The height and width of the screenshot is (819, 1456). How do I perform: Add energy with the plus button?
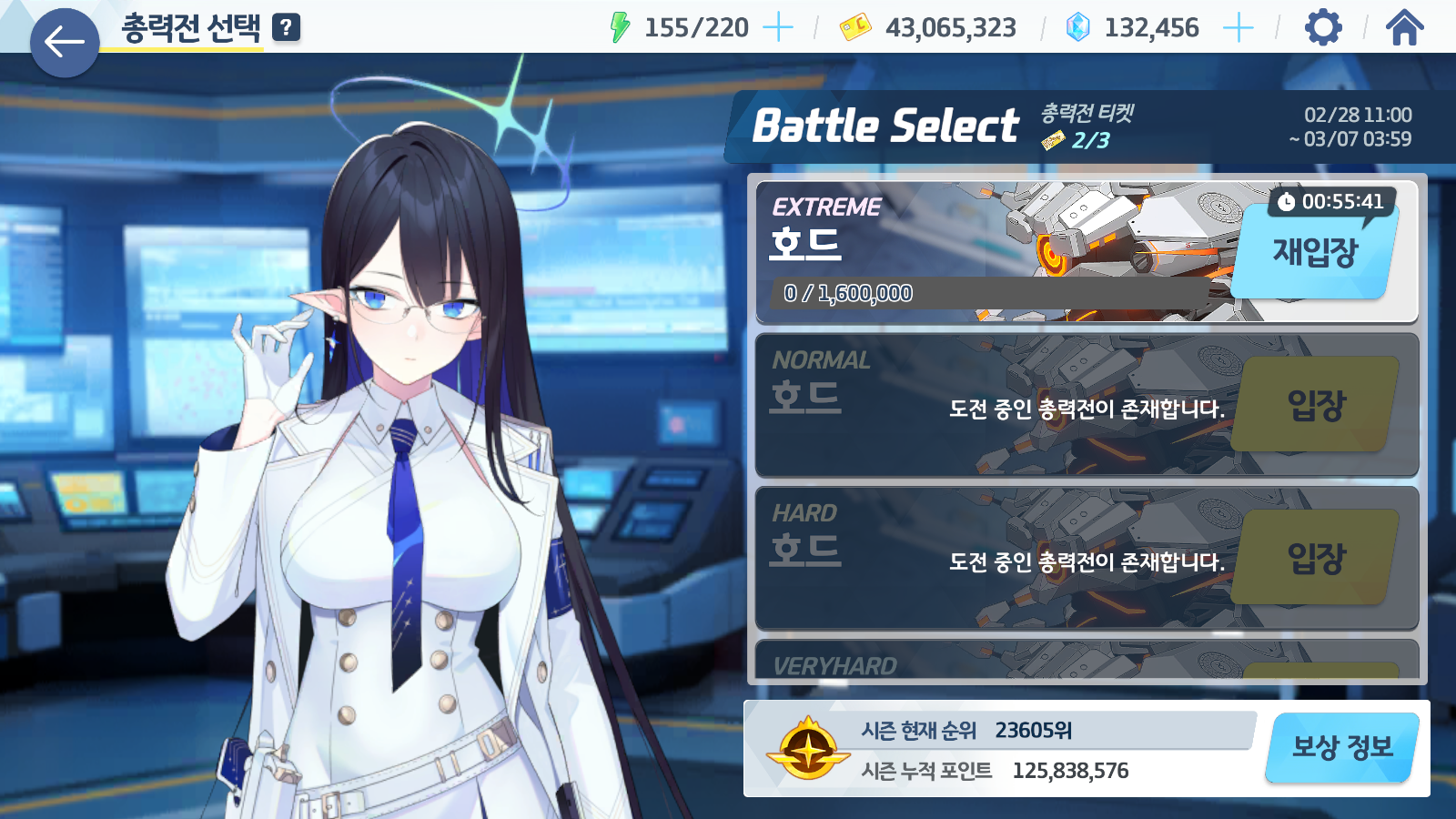click(778, 27)
